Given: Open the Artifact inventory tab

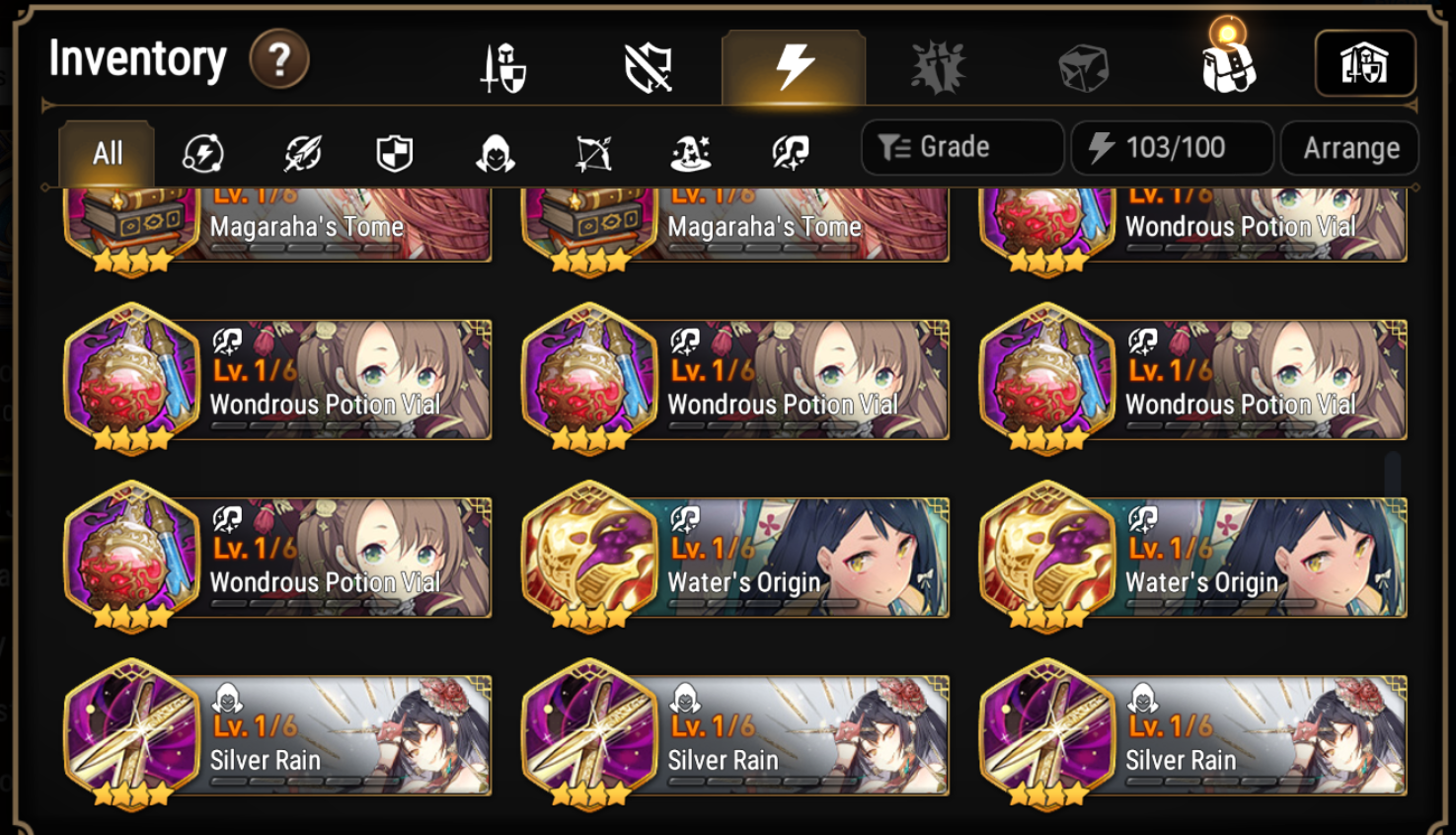Looking at the screenshot, I should [790, 64].
